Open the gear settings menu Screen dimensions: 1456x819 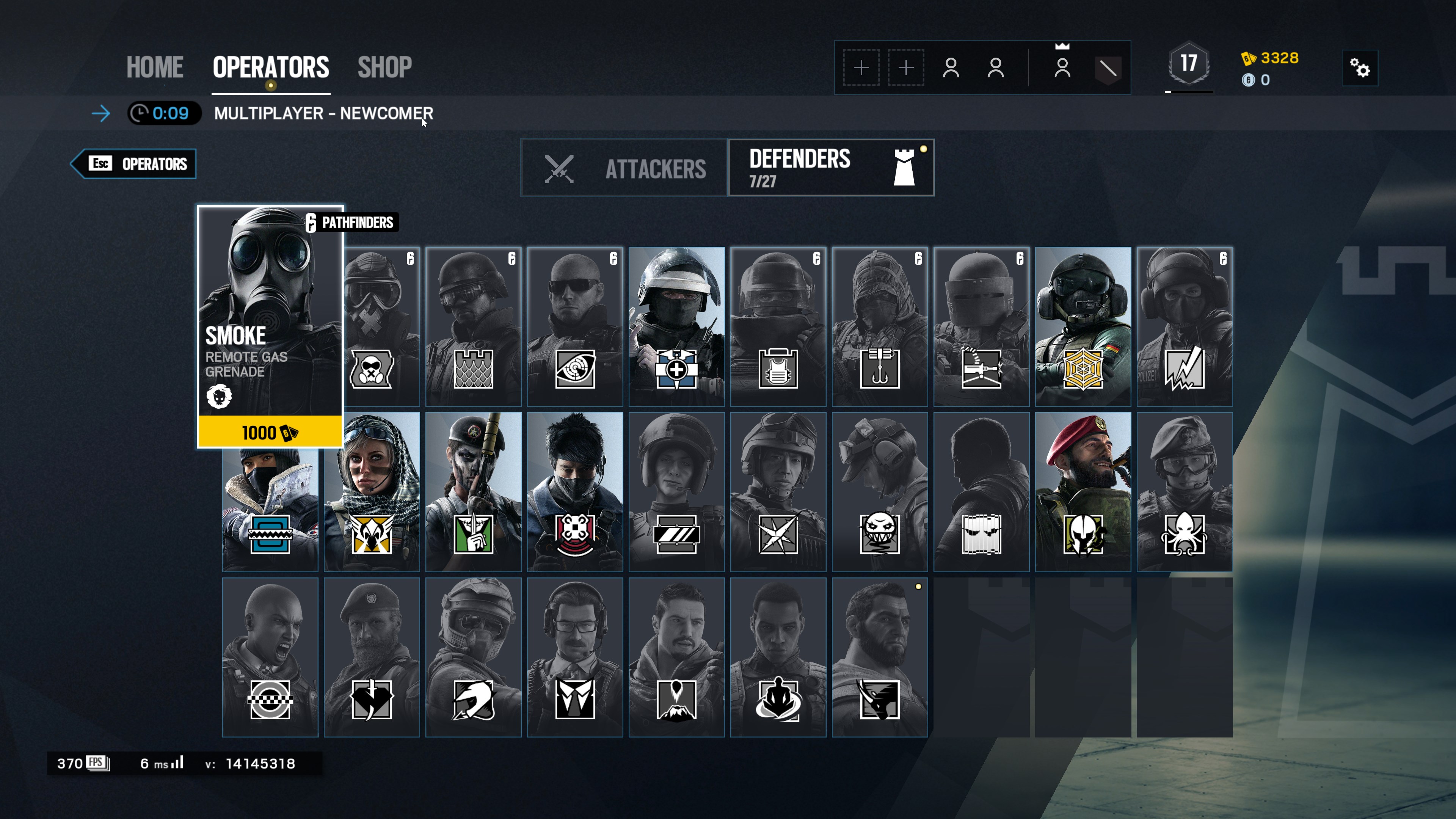click(1359, 68)
